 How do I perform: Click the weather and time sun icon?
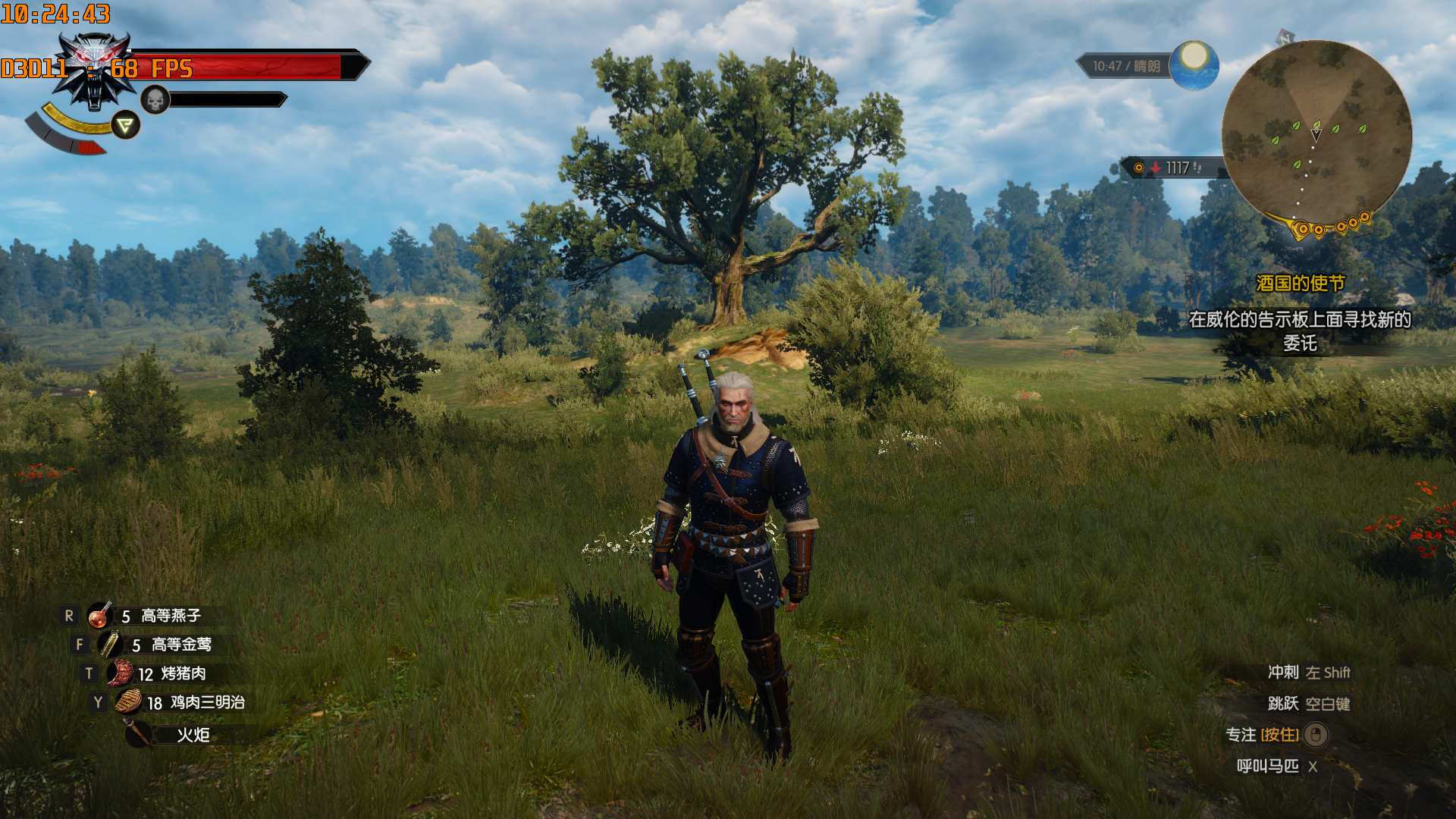click(x=1194, y=64)
